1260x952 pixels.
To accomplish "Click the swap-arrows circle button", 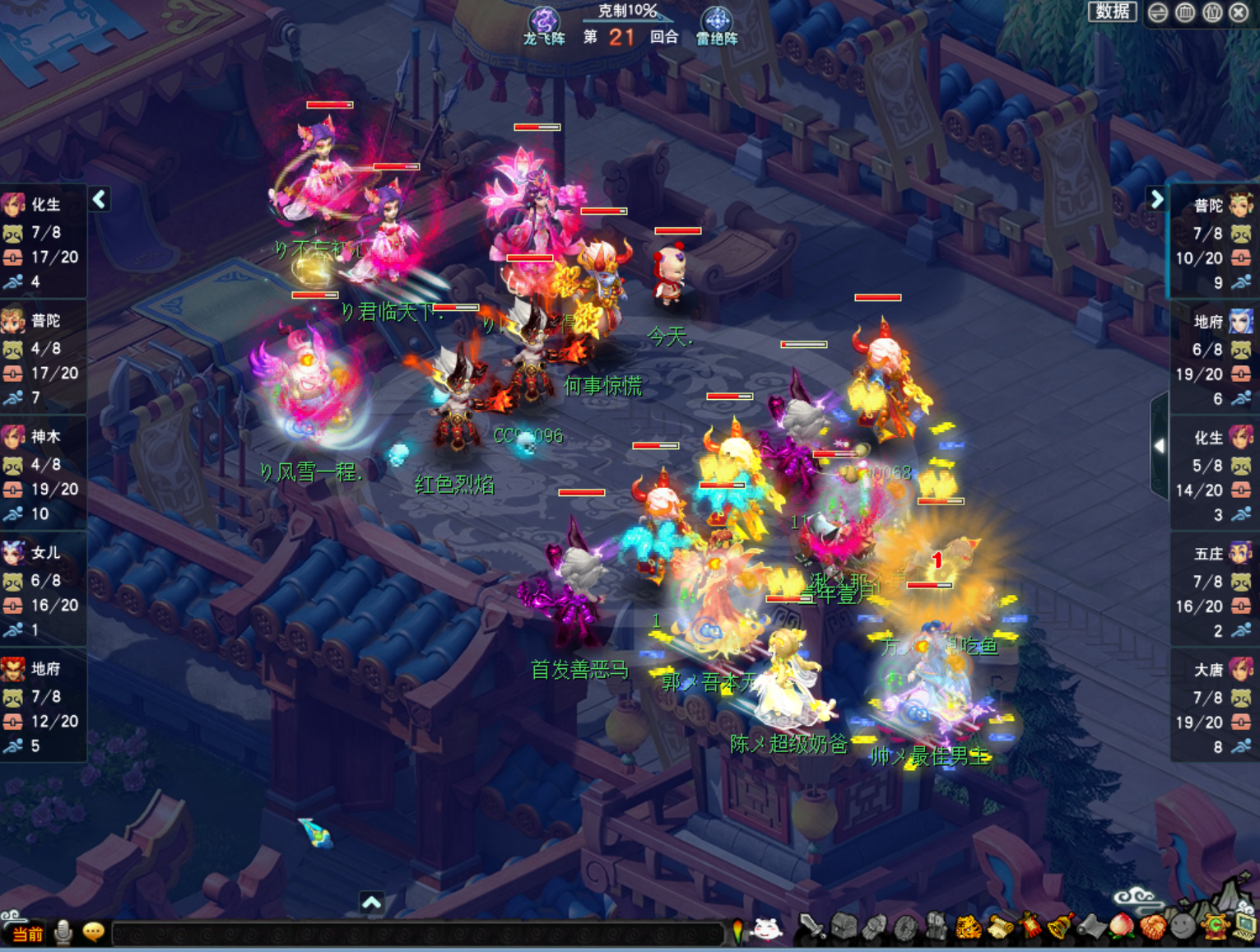I will coord(1158,12).
